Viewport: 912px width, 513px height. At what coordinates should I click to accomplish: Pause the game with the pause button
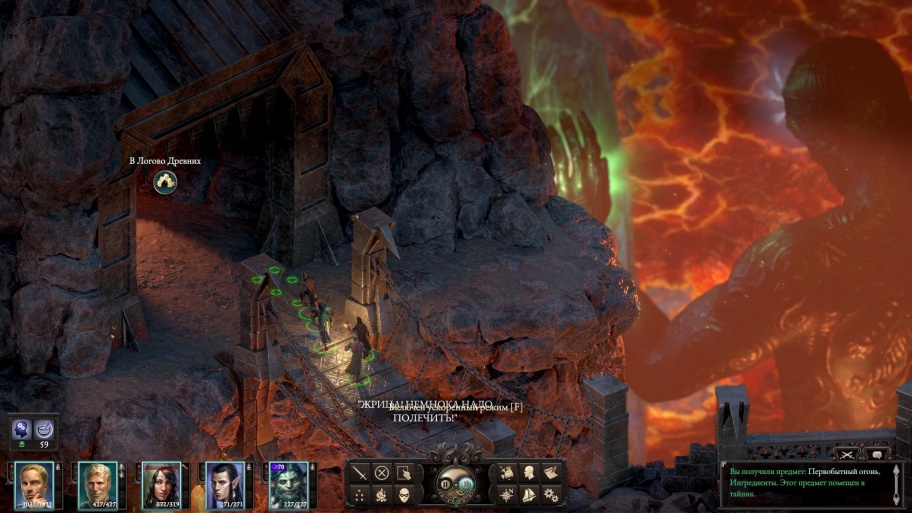pyautogui.click(x=447, y=484)
